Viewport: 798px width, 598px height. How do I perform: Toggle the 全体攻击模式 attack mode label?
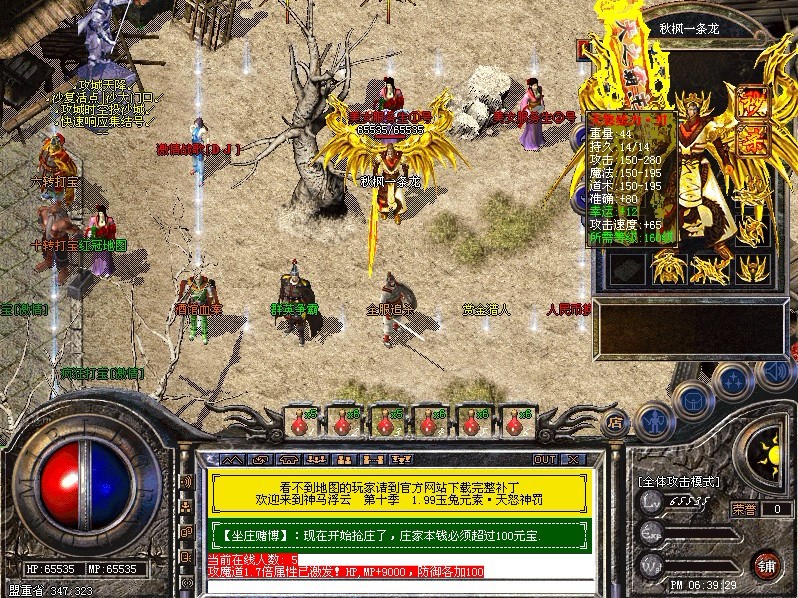pos(679,482)
